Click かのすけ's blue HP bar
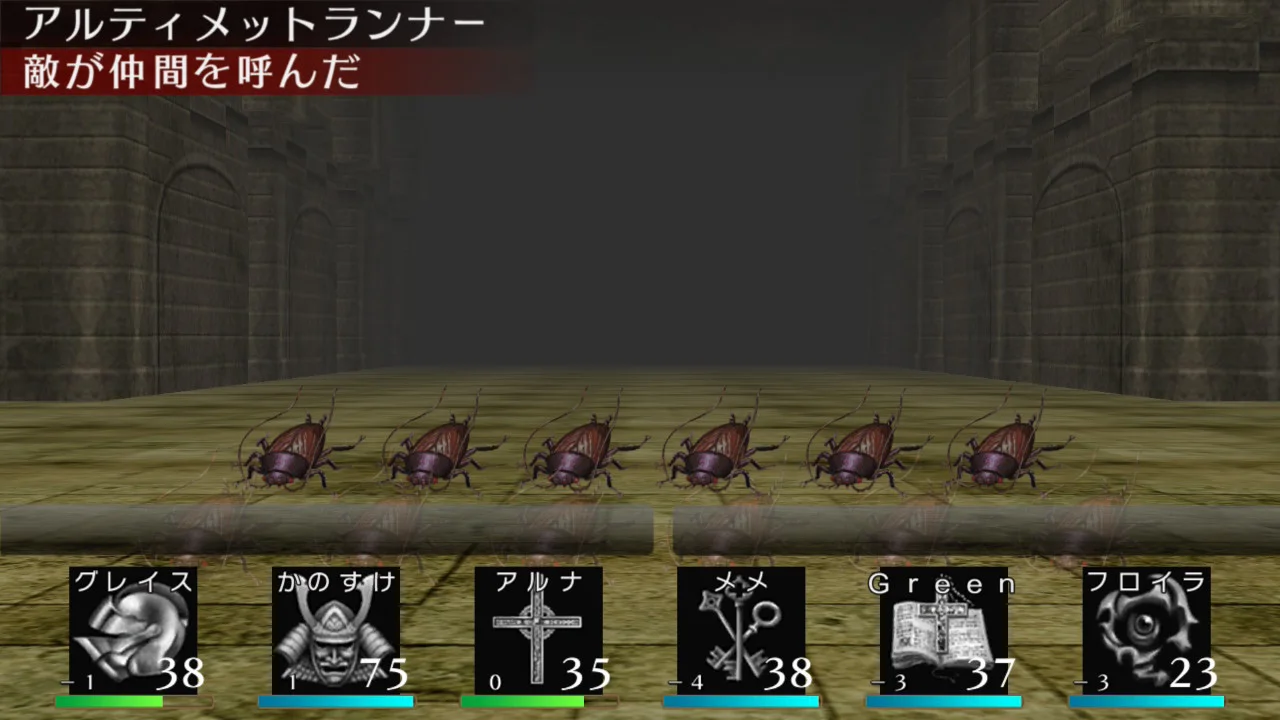This screenshot has height=720, width=1280. pyautogui.click(x=335, y=701)
